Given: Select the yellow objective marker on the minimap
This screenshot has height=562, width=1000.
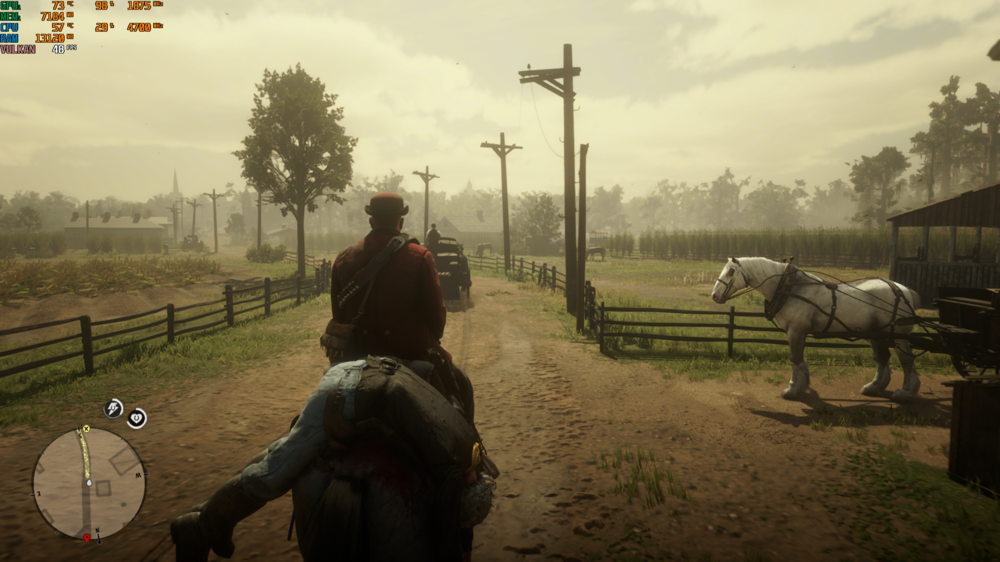Looking at the screenshot, I should pos(86,429).
